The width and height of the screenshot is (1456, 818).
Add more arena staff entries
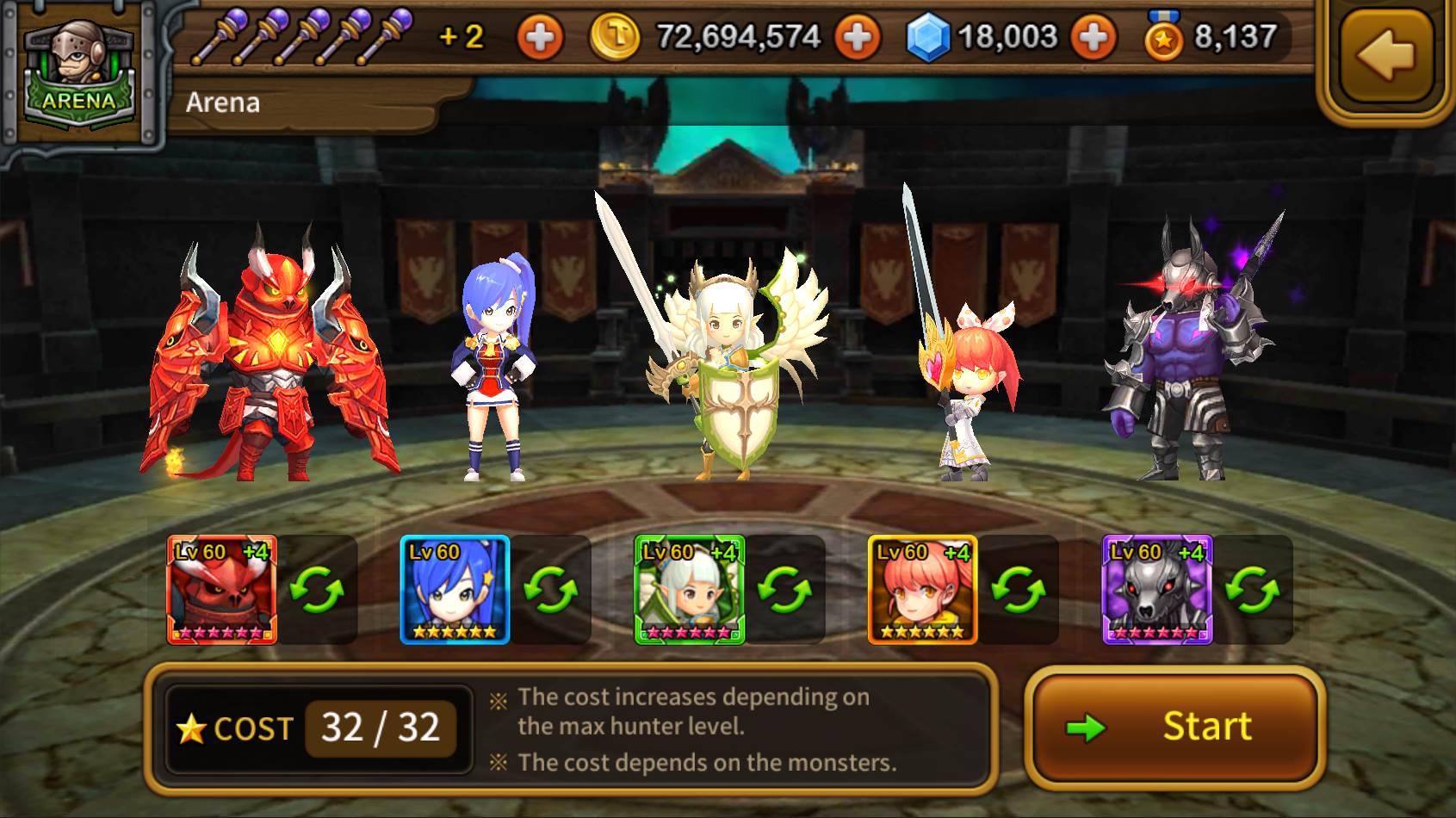pos(539,38)
